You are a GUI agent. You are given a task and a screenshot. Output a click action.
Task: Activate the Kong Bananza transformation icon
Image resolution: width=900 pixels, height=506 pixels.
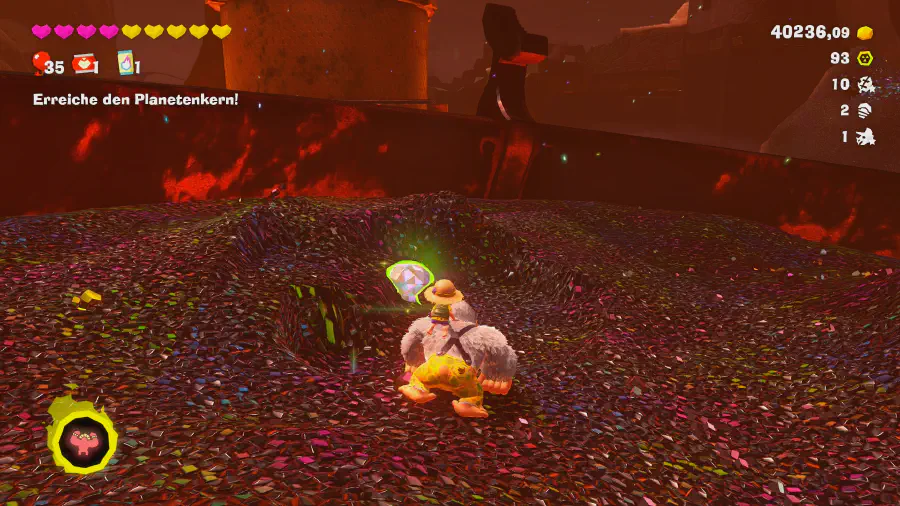pos(81,437)
